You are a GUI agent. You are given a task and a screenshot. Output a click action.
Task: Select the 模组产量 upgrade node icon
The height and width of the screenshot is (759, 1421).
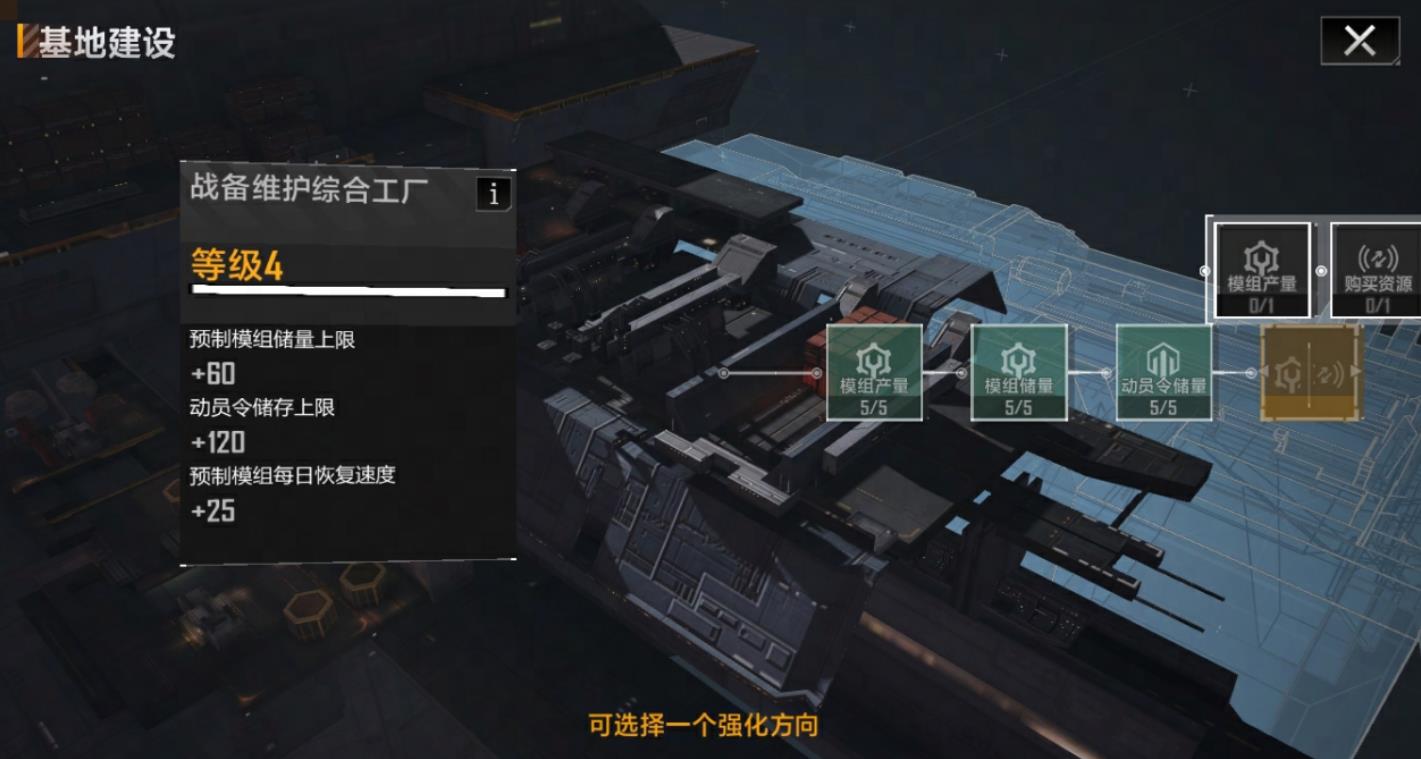pos(874,370)
